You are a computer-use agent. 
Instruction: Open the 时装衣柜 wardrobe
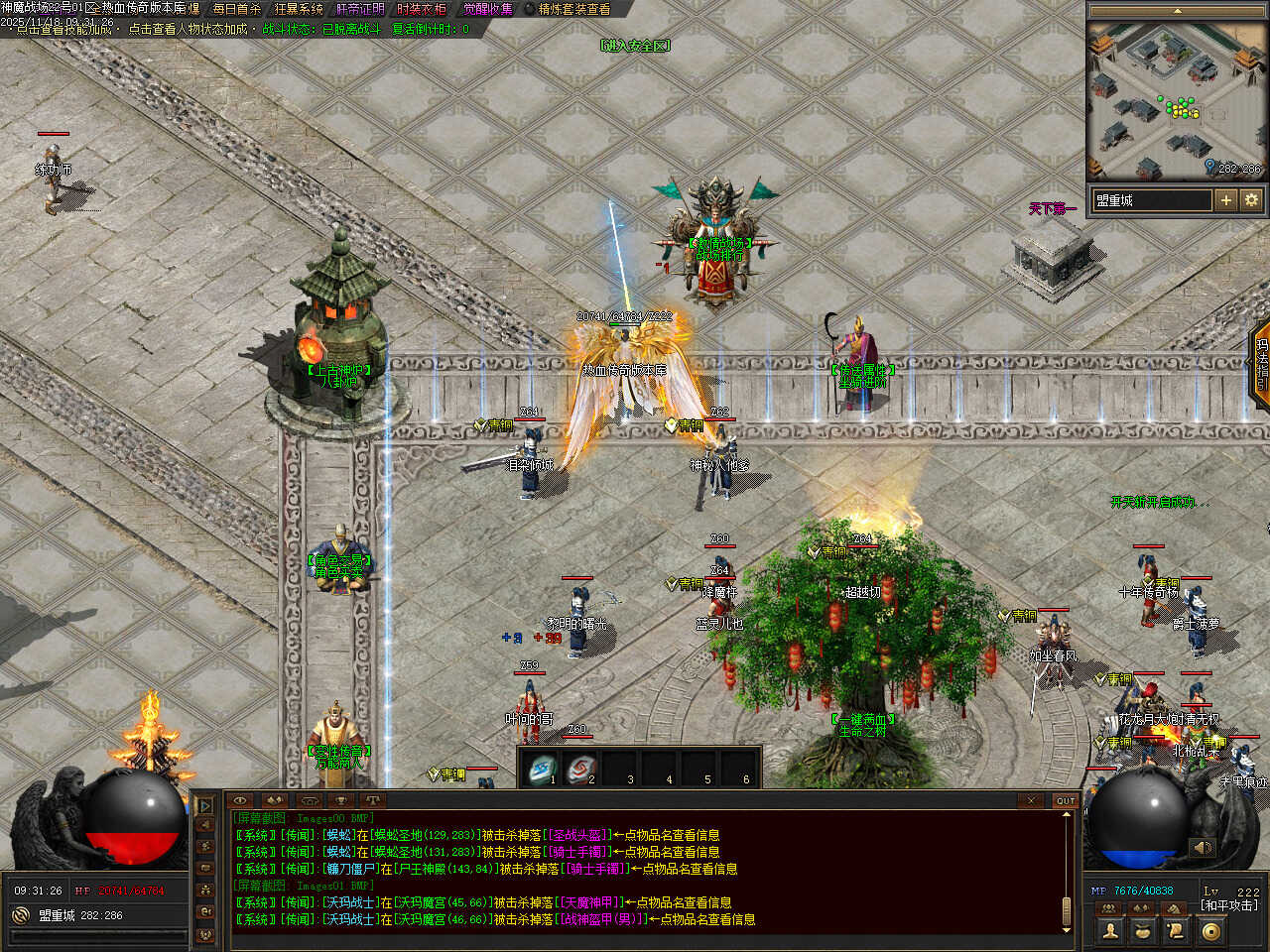pyautogui.click(x=421, y=9)
